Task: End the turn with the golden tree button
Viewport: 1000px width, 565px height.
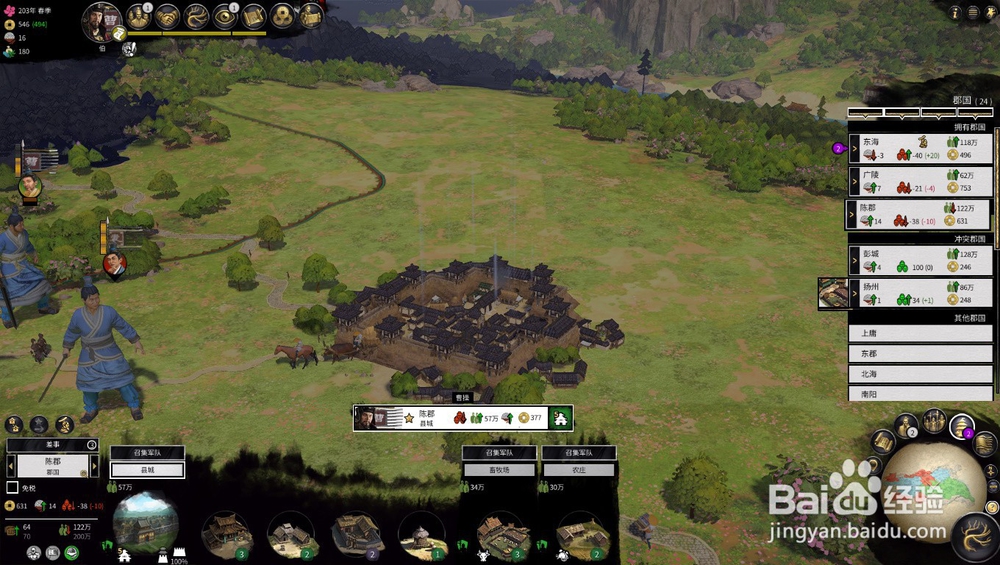Action: click(974, 536)
